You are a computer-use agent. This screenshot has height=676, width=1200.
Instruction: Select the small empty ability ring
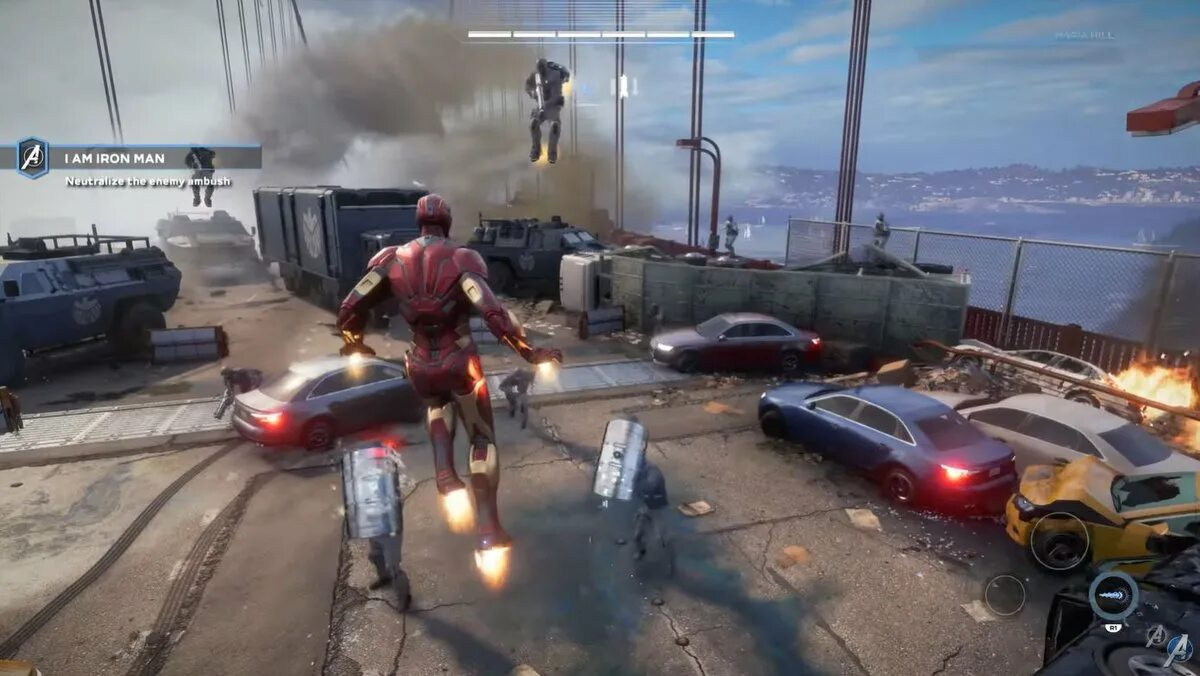(1004, 595)
